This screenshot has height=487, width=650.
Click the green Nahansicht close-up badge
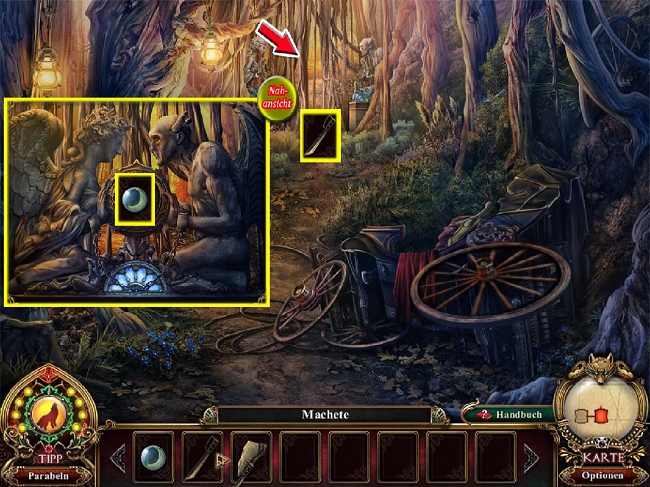click(277, 99)
